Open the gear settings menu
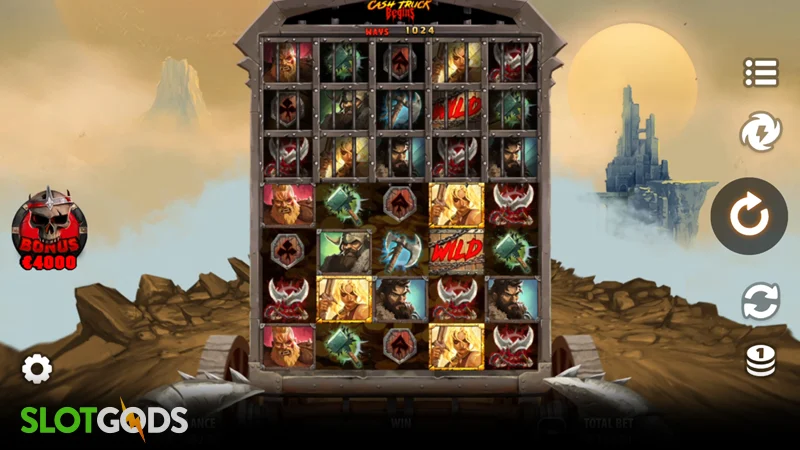The height and width of the screenshot is (450, 800). click(x=37, y=369)
